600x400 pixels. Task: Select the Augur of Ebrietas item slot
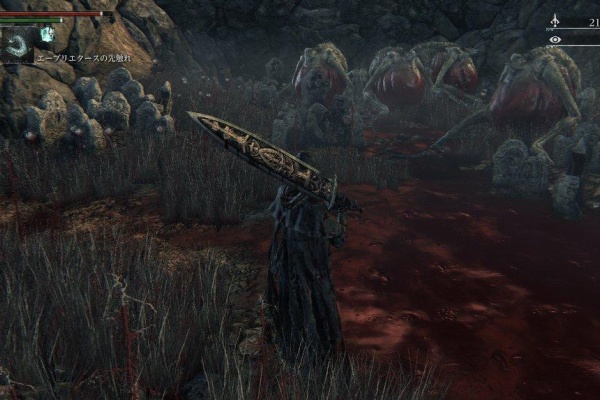point(16,44)
